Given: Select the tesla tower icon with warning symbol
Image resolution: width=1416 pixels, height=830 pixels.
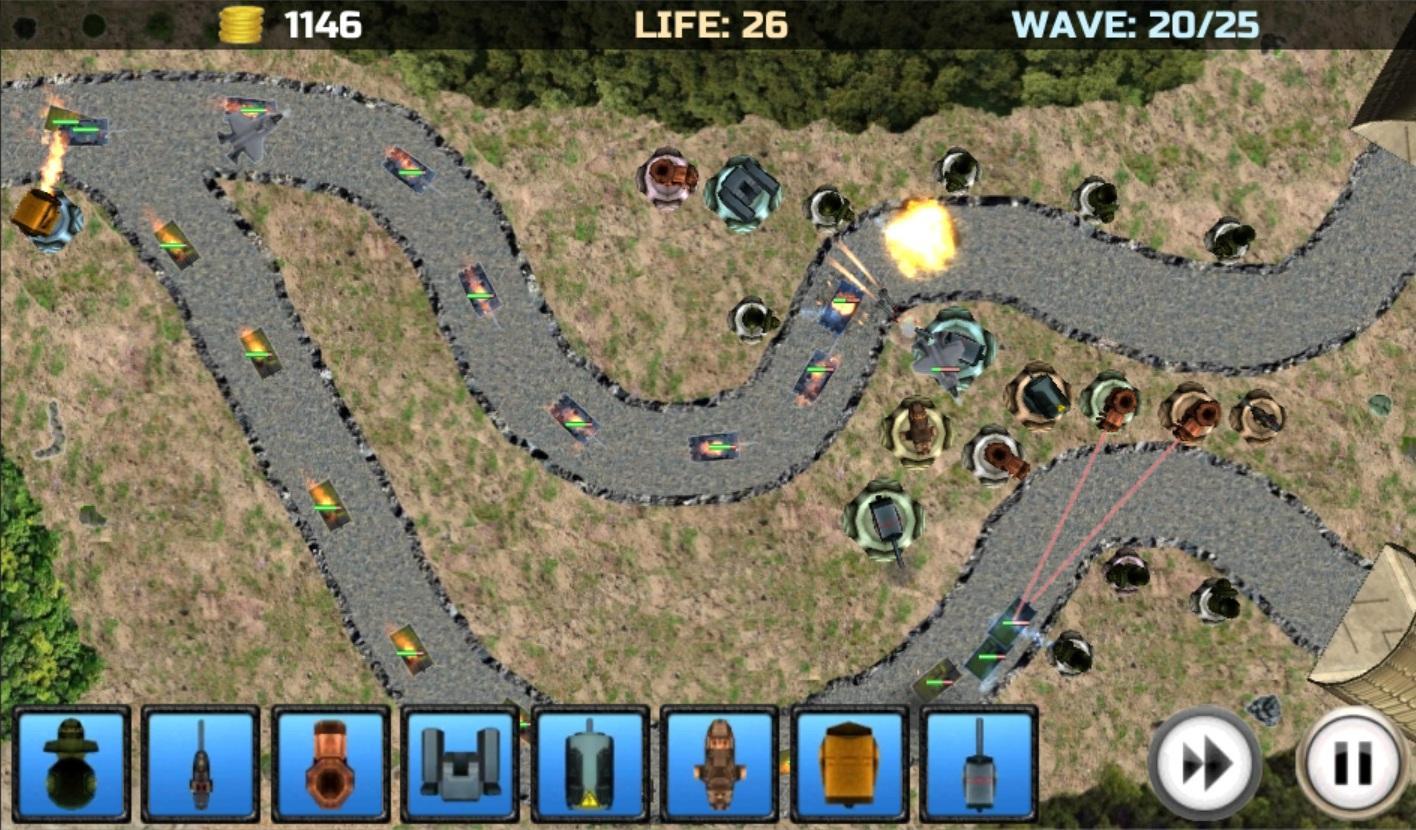Looking at the screenshot, I should click(590, 765).
